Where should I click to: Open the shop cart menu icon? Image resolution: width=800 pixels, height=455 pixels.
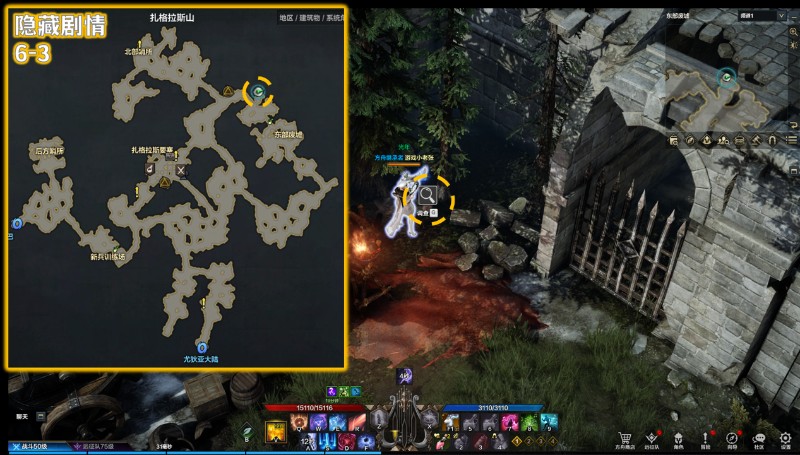626,438
